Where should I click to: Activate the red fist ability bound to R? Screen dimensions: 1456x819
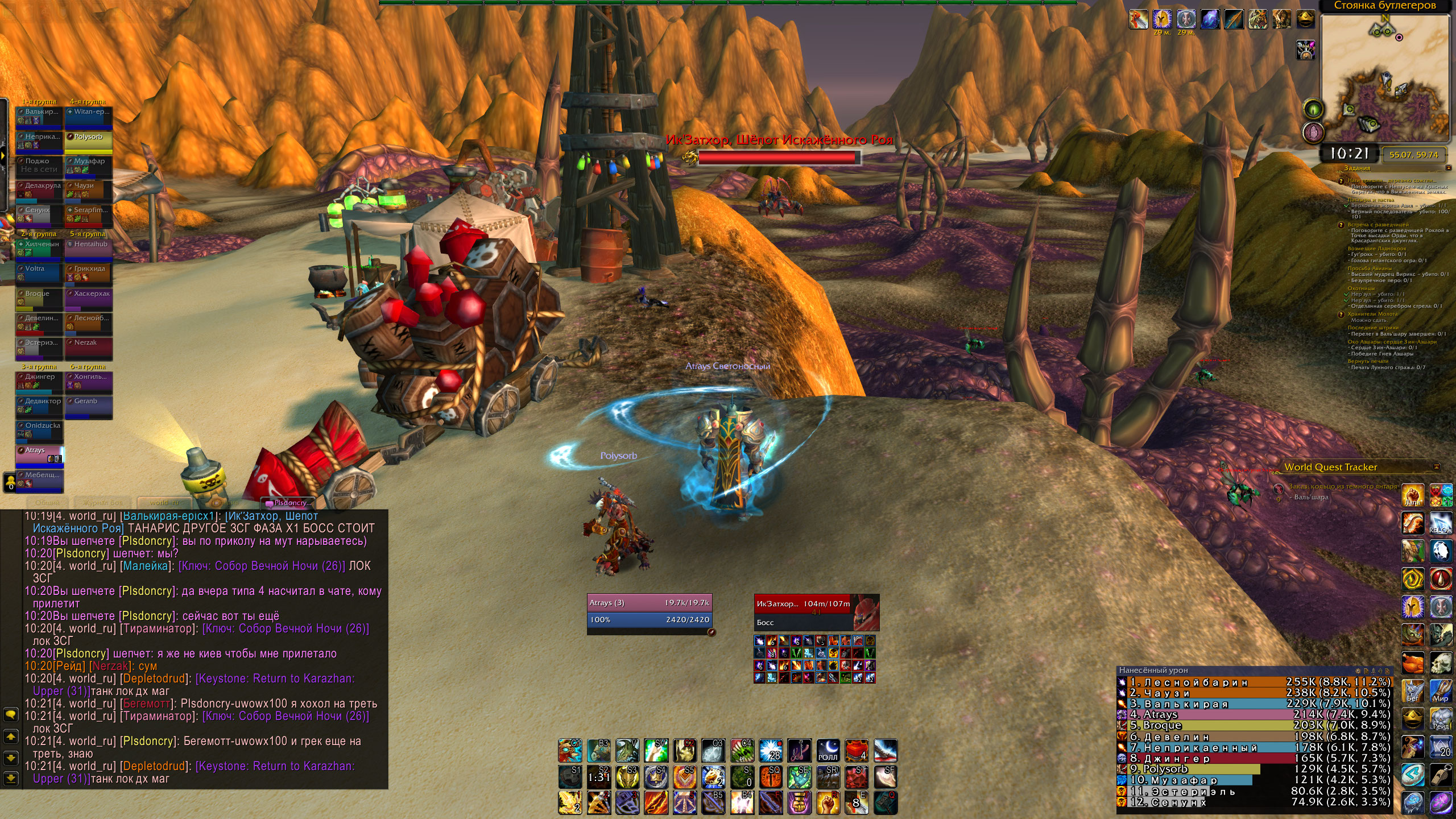pyautogui.click(x=828, y=803)
